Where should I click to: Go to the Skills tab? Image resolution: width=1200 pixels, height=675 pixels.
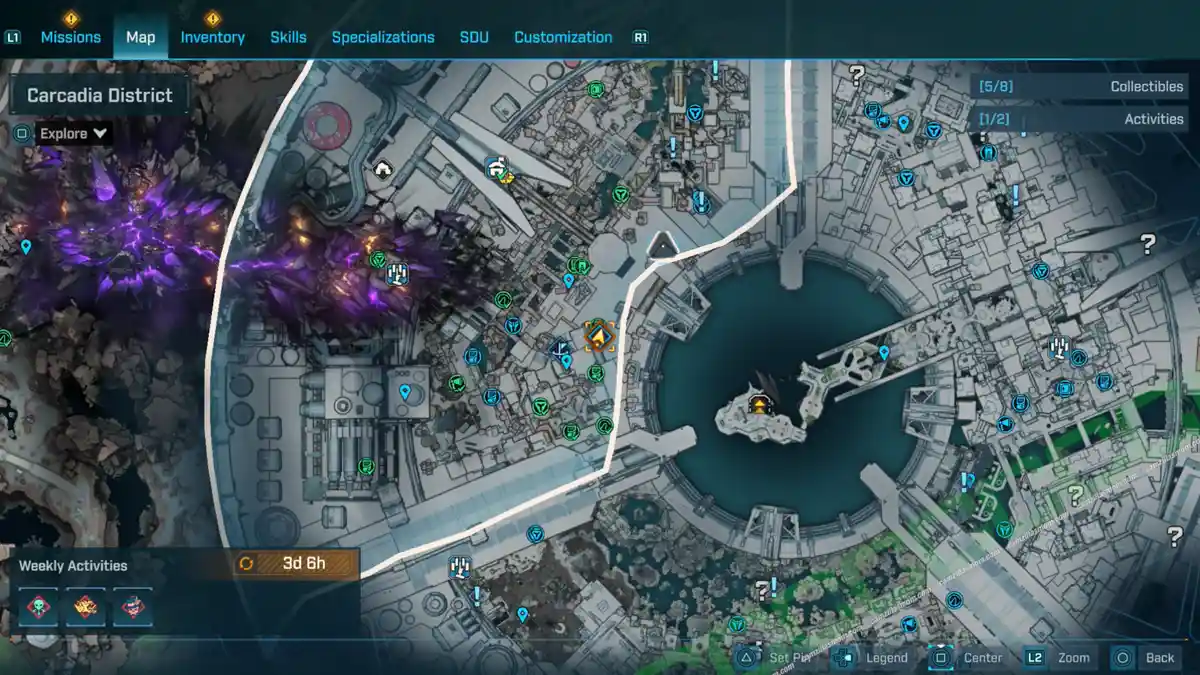(288, 37)
